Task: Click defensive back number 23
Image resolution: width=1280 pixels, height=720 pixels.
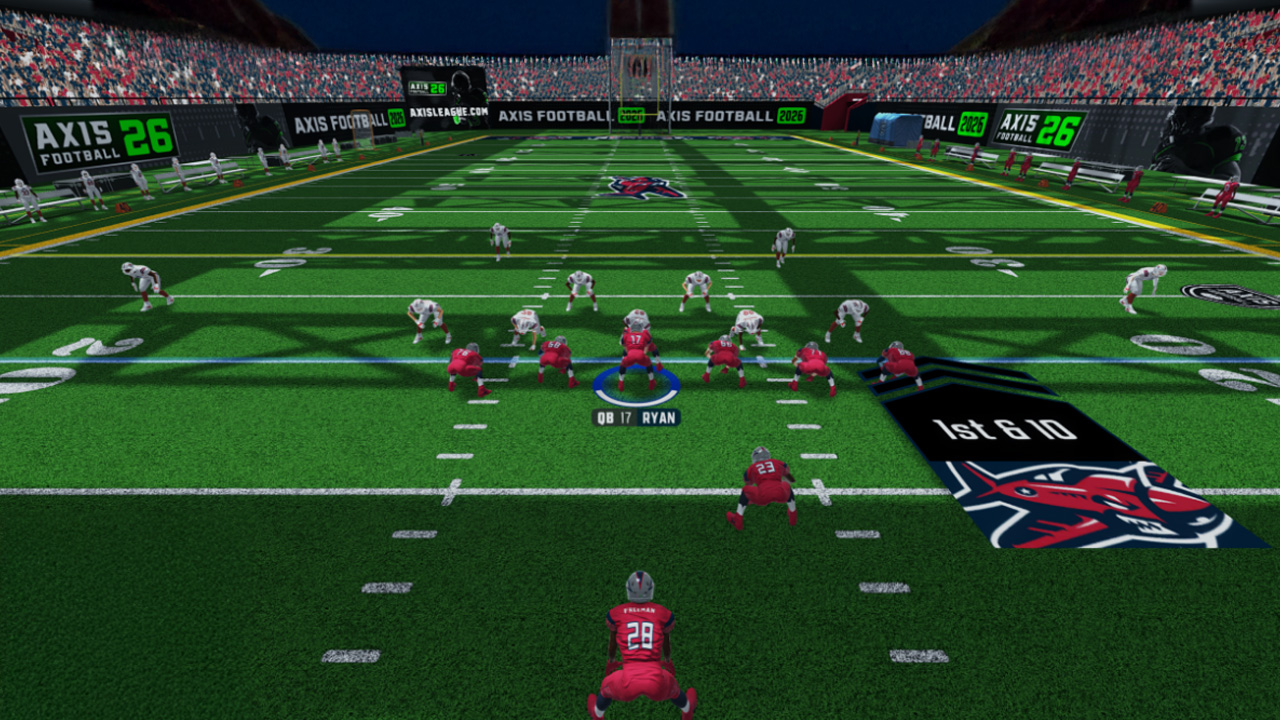Action: pyautogui.click(x=765, y=480)
